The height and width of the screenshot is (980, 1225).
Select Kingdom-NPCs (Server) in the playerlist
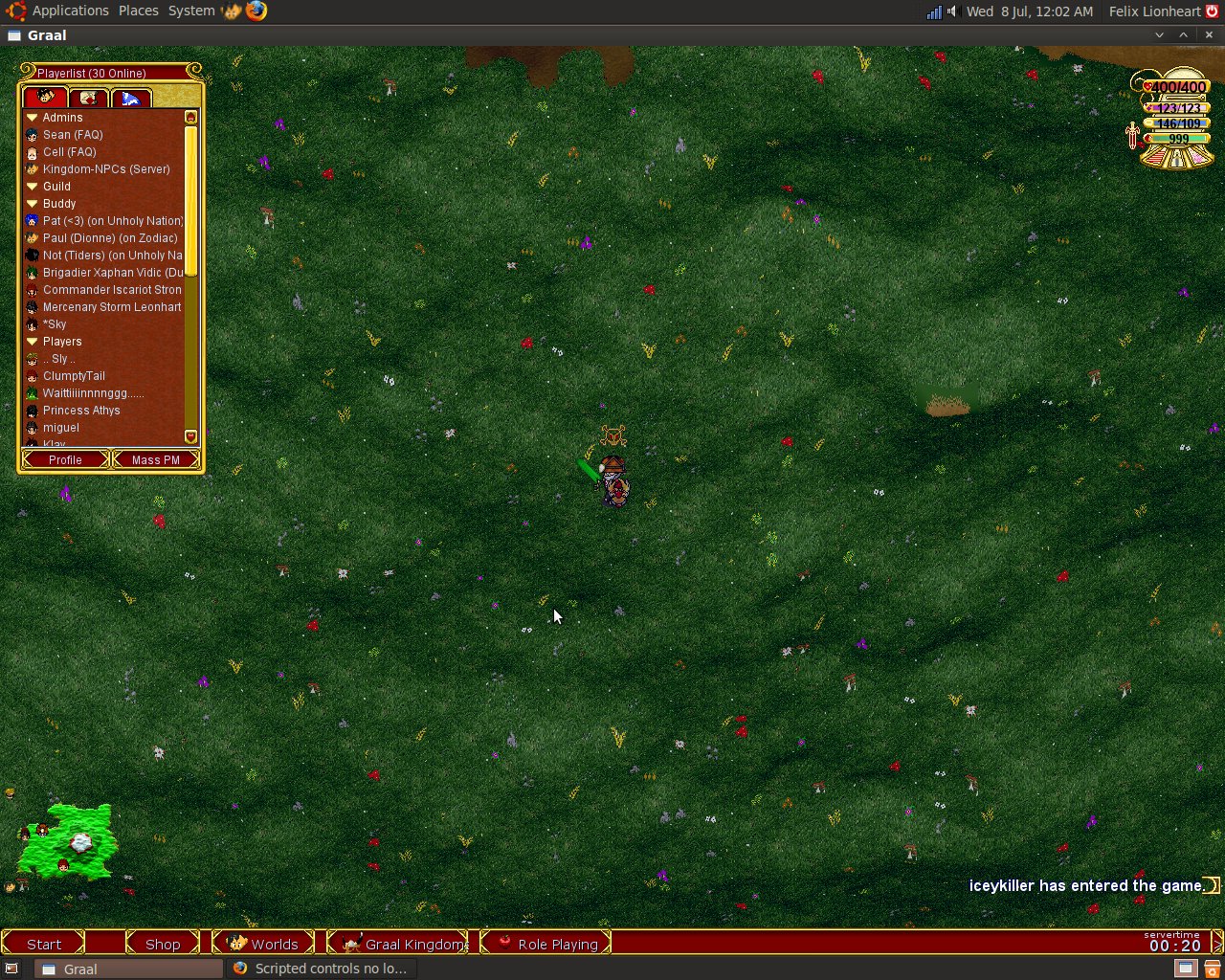tap(106, 169)
